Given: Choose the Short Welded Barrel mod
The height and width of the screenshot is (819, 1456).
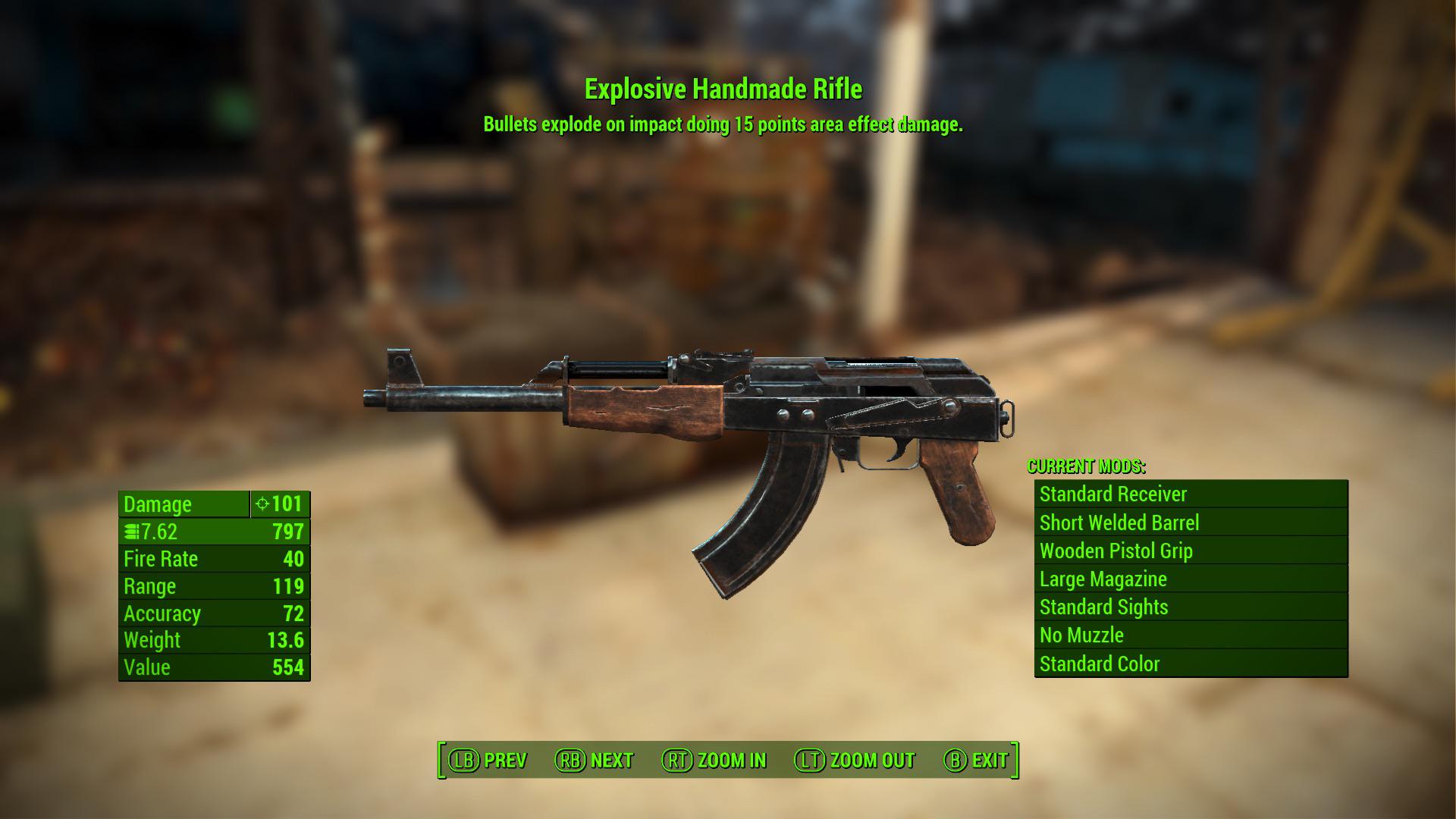Looking at the screenshot, I should point(1121,522).
